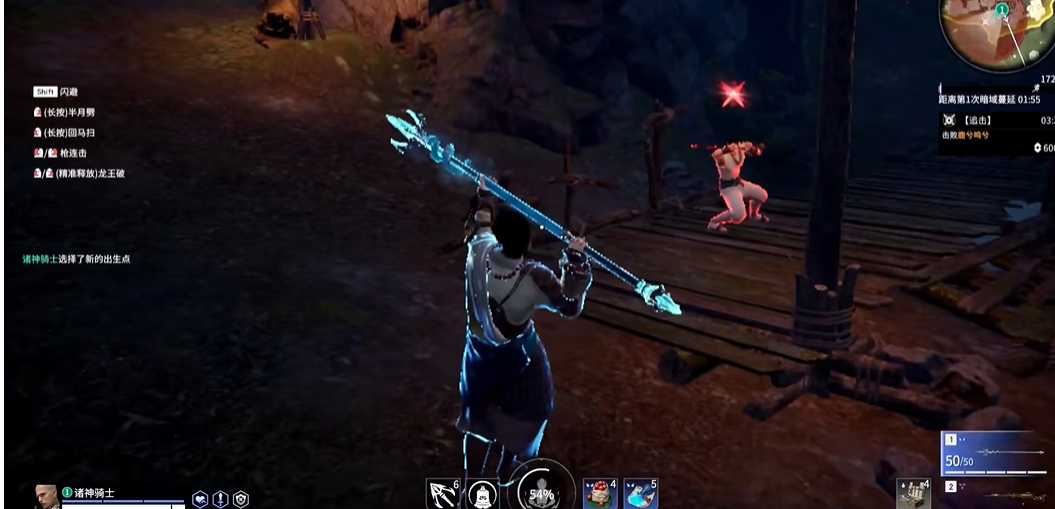The width and height of the screenshot is (1055, 509).
Task: Activate the ultimate ability at 54%
Action: (x=541, y=490)
